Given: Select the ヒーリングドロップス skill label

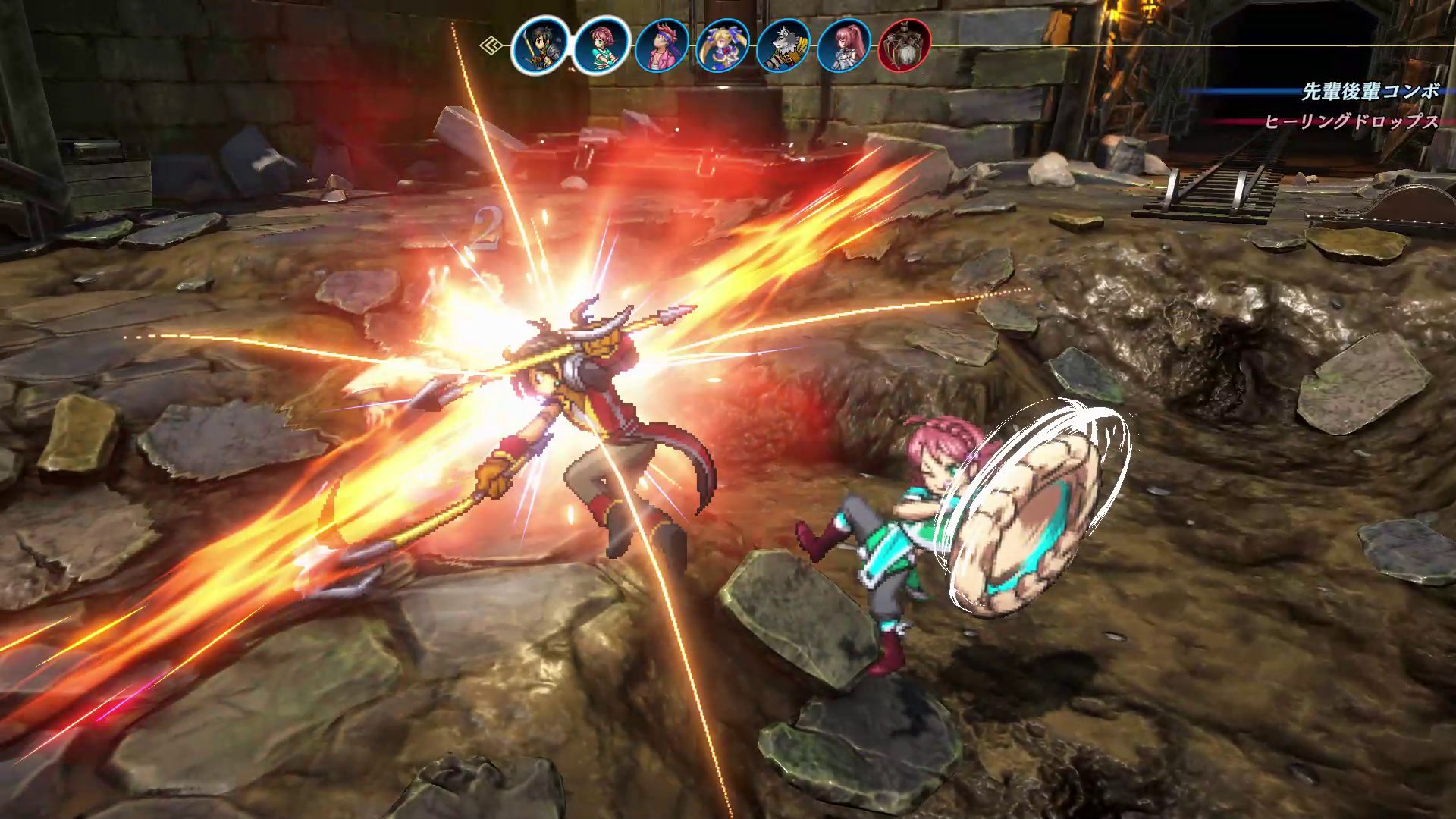Looking at the screenshot, I should [1351, 121].
